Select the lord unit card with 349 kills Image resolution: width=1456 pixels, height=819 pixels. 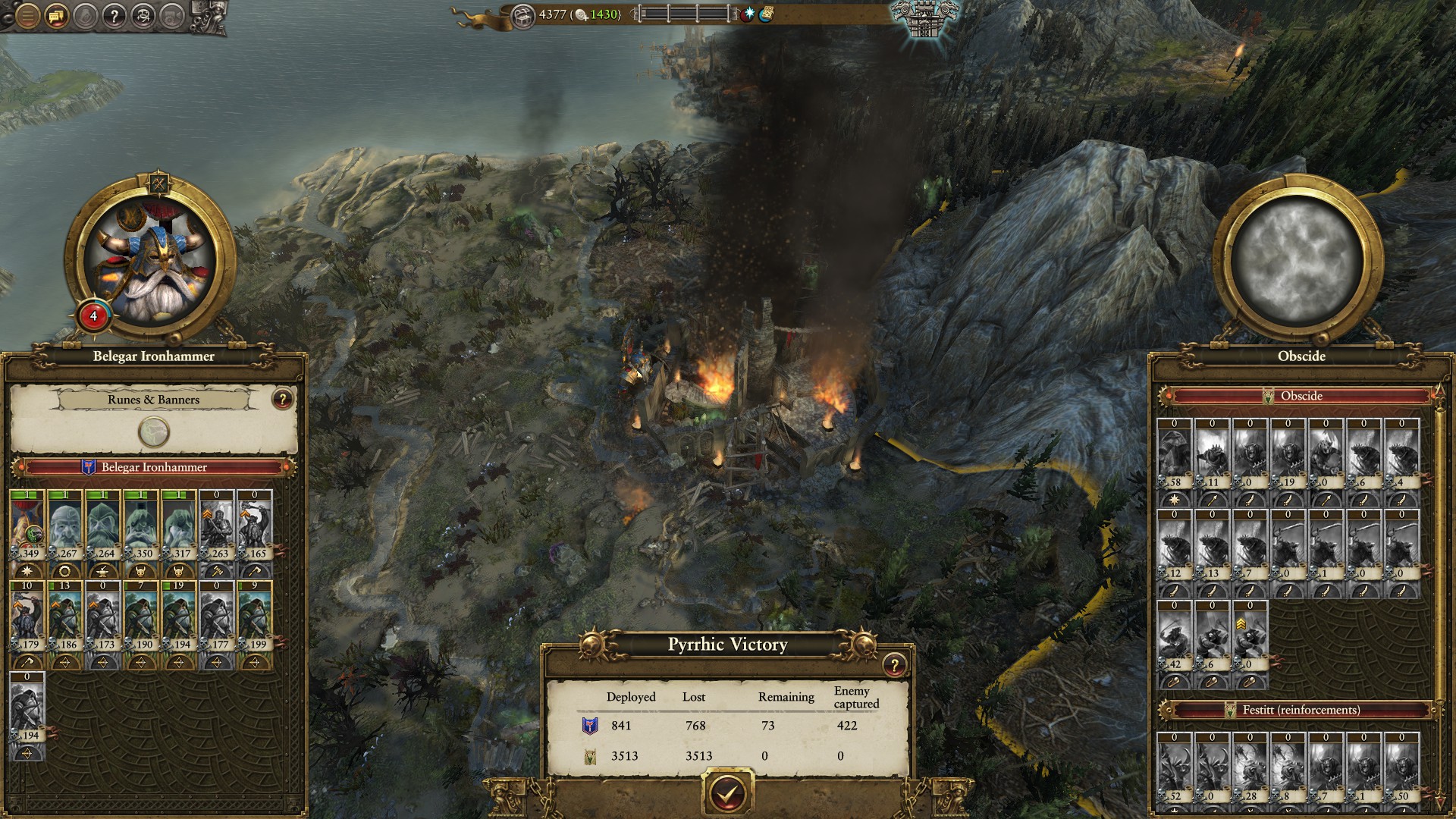pos(27,526)
